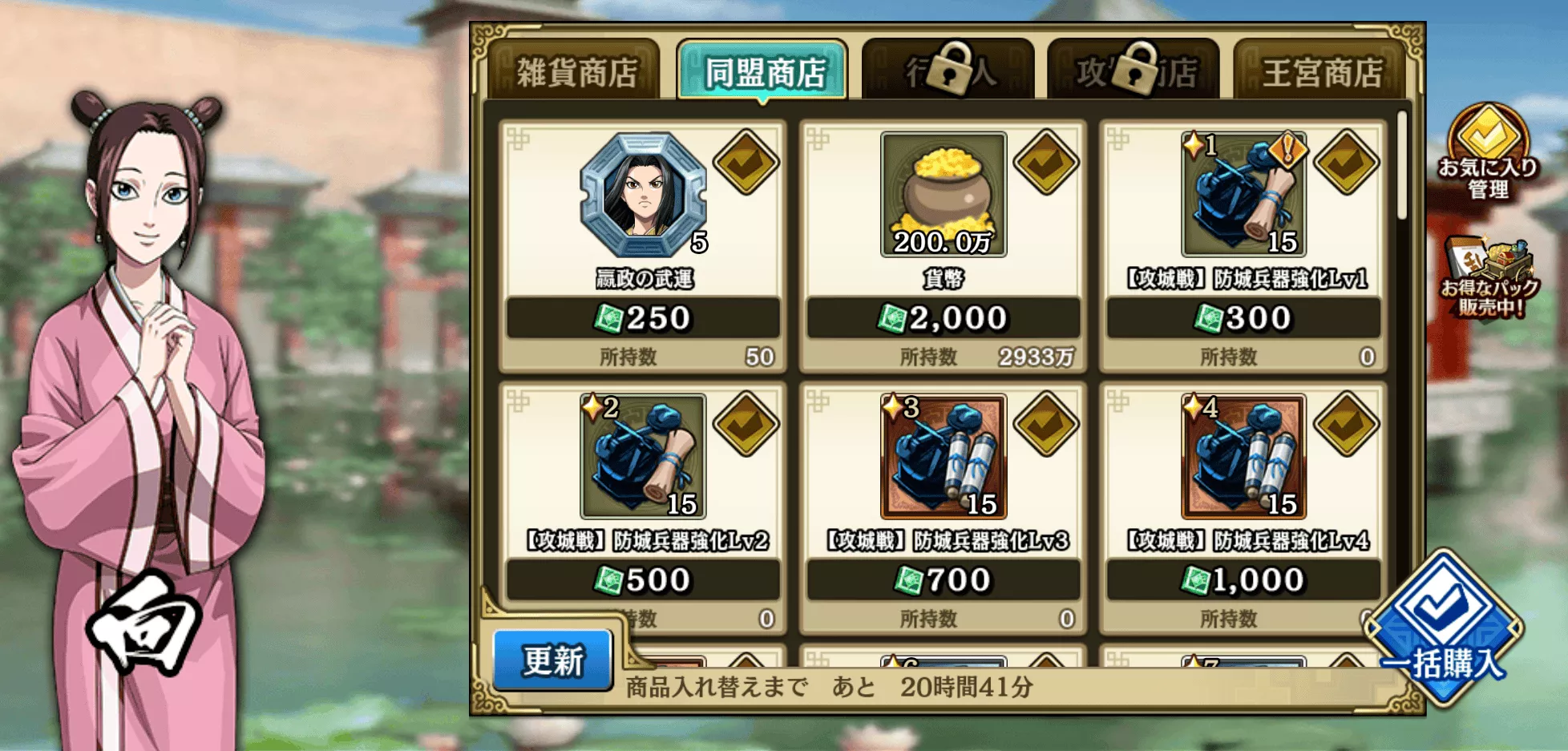Image resolution: width=1568 pixels, height=751 pixels.
Task: Click the locked 攻城商店 tab padlock
Action: [x=1134, y=69]
